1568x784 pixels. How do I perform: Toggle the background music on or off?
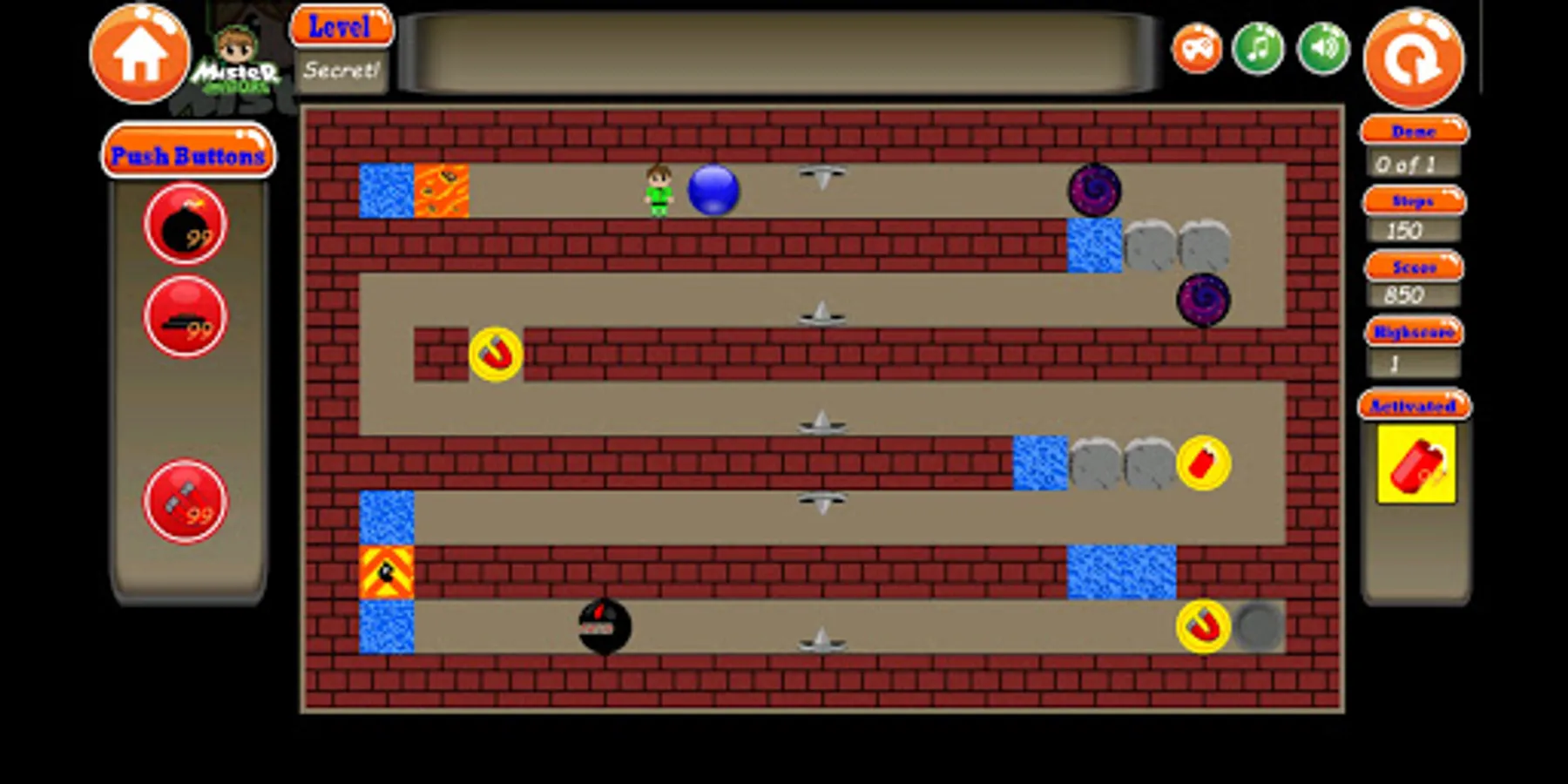(x=1258, y=48)
